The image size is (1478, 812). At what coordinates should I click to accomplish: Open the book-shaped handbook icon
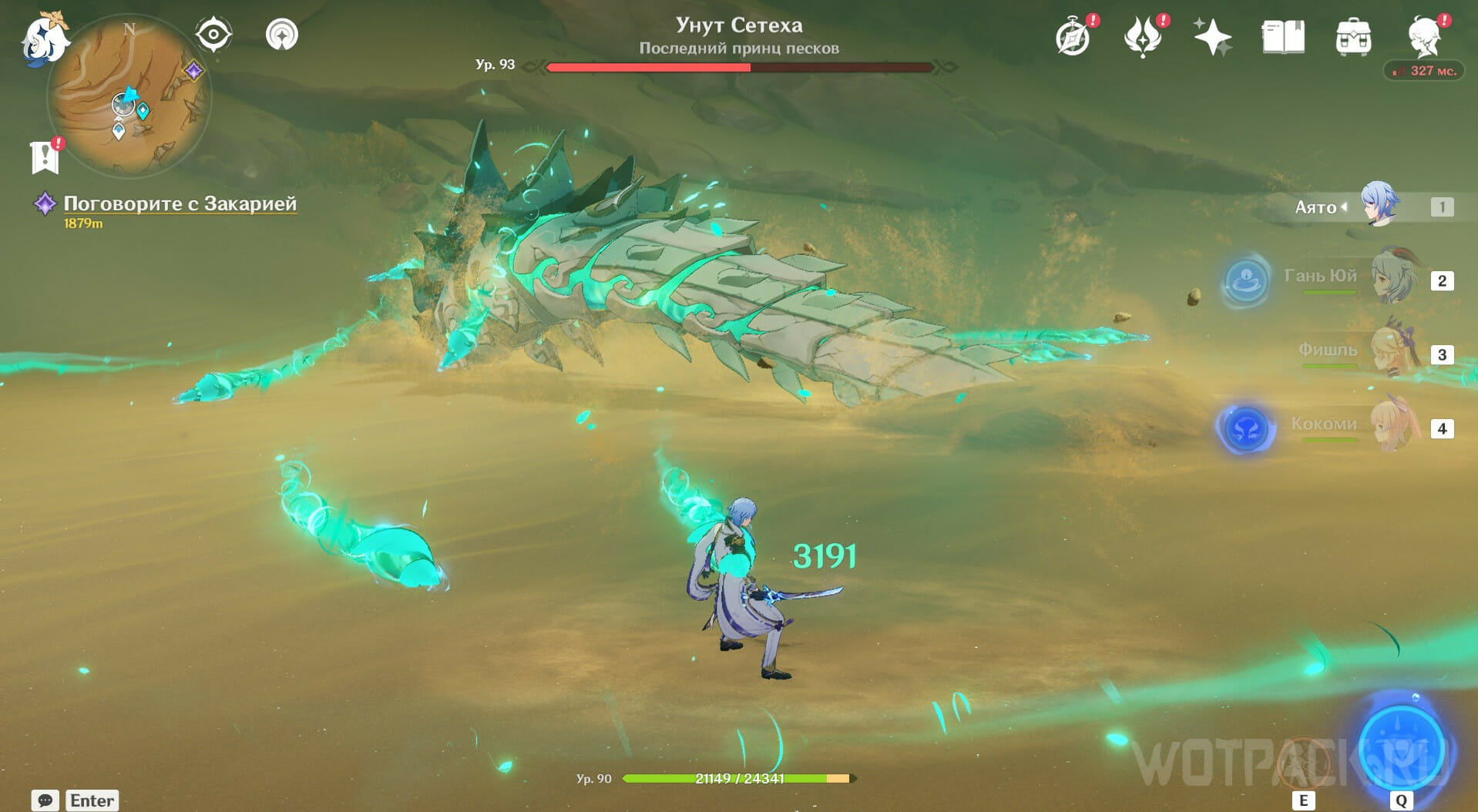[x=1283, y=37]
